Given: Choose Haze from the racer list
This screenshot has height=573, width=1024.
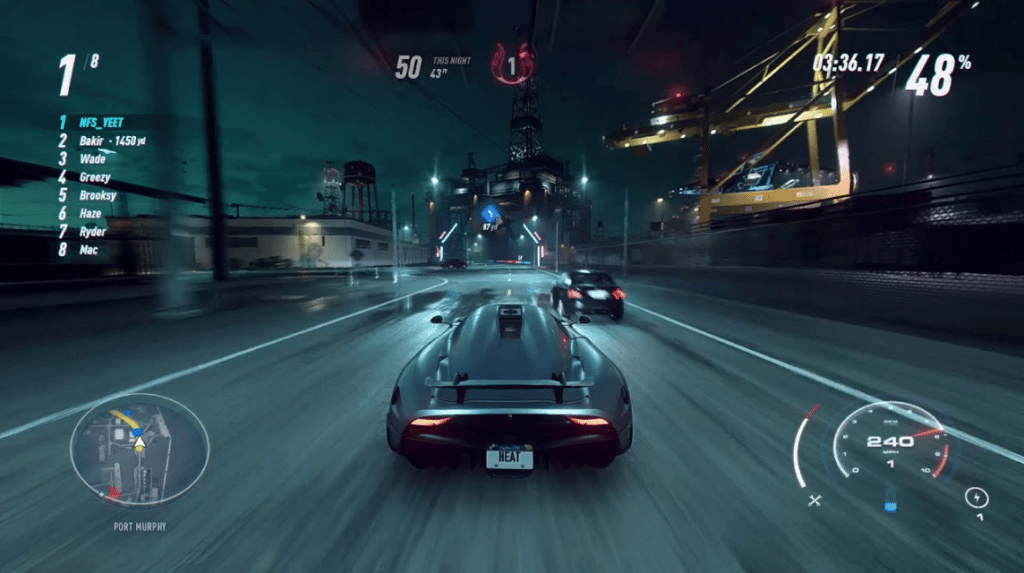Looking at the screenshot, I should pos(90,213).
